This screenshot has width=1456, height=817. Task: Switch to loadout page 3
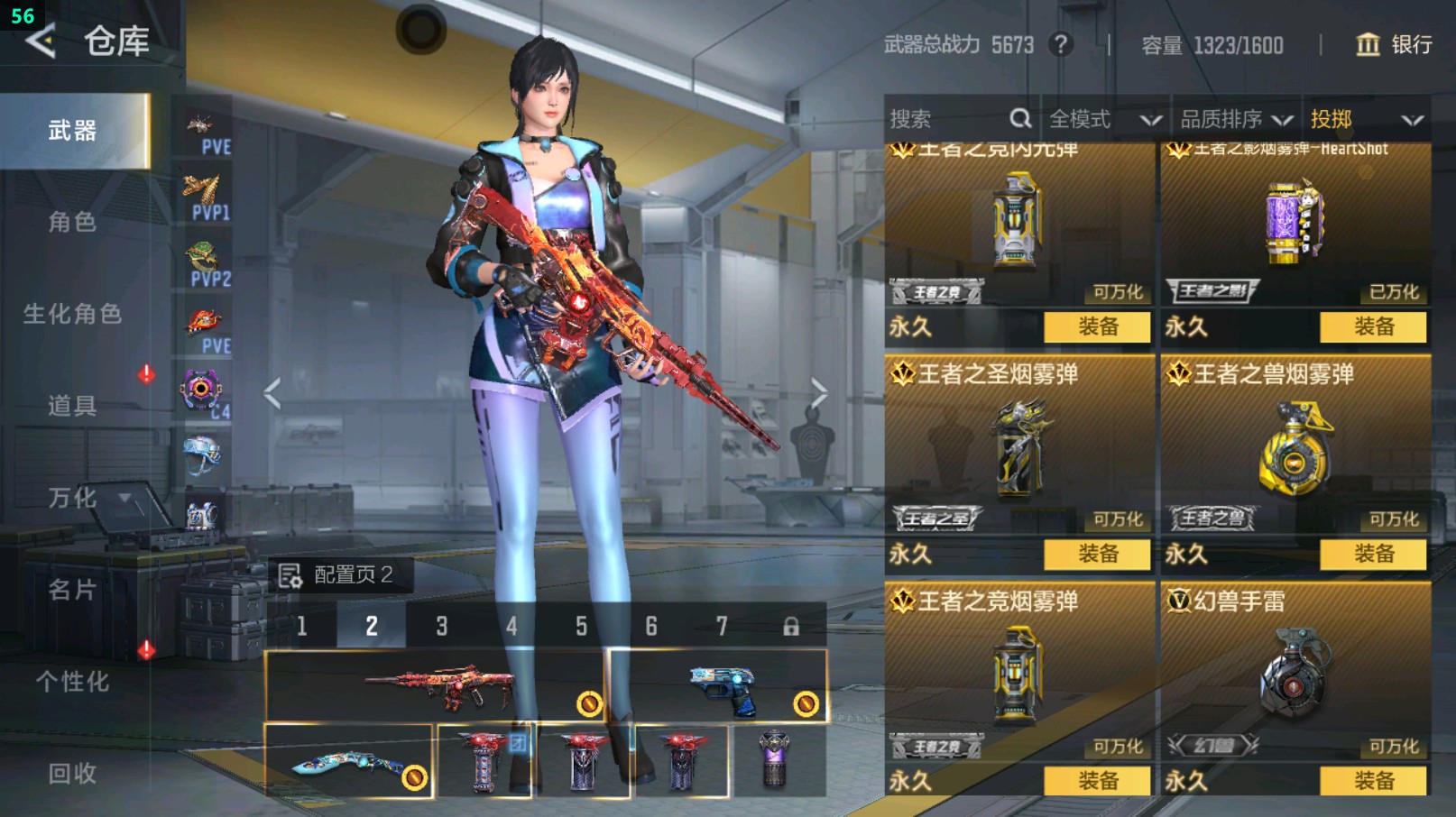click(x=441, y=626)
